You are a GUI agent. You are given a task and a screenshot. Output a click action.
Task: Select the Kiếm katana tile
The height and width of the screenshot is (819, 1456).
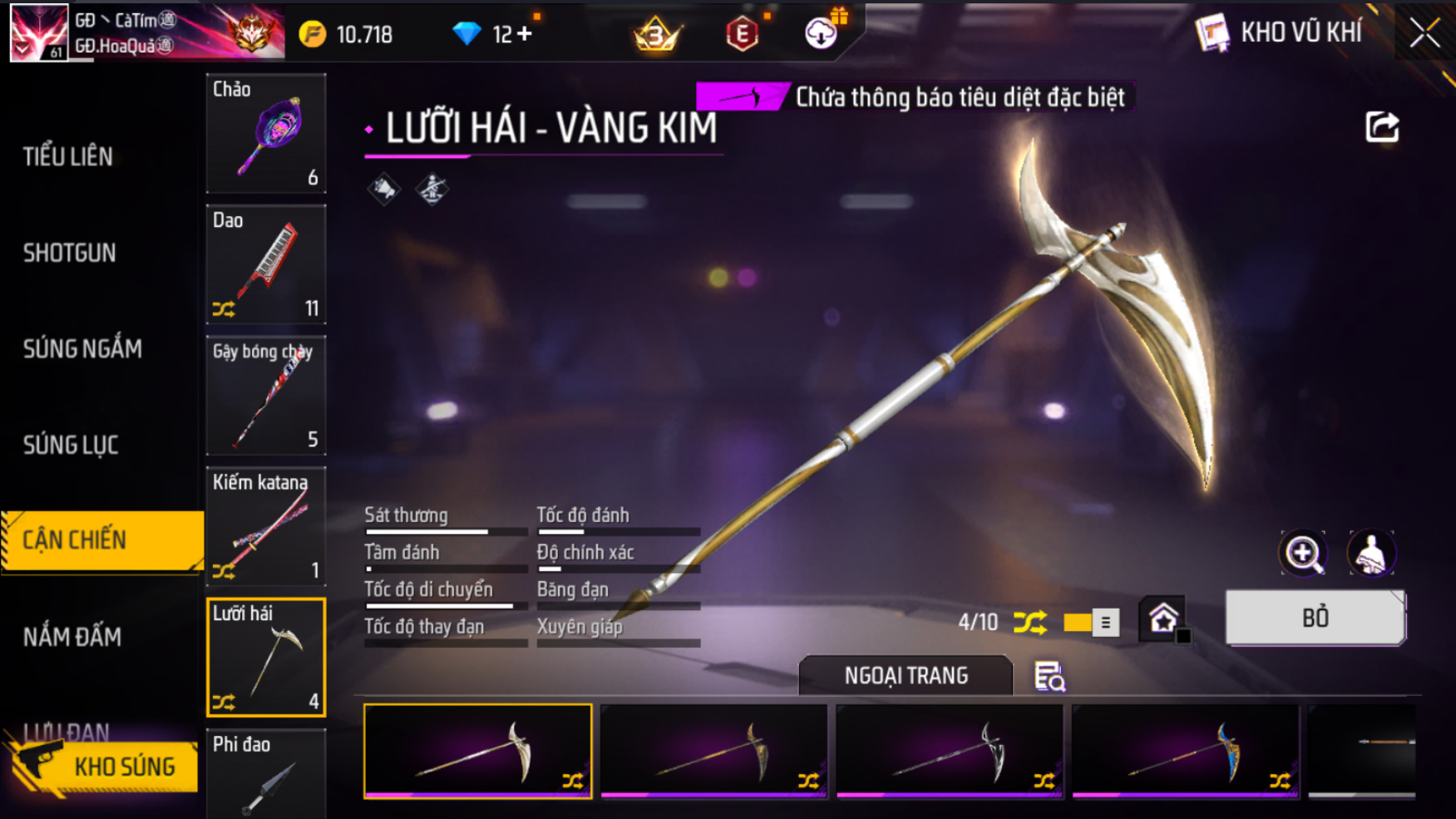pyautogui.click(x=266, y=526)
